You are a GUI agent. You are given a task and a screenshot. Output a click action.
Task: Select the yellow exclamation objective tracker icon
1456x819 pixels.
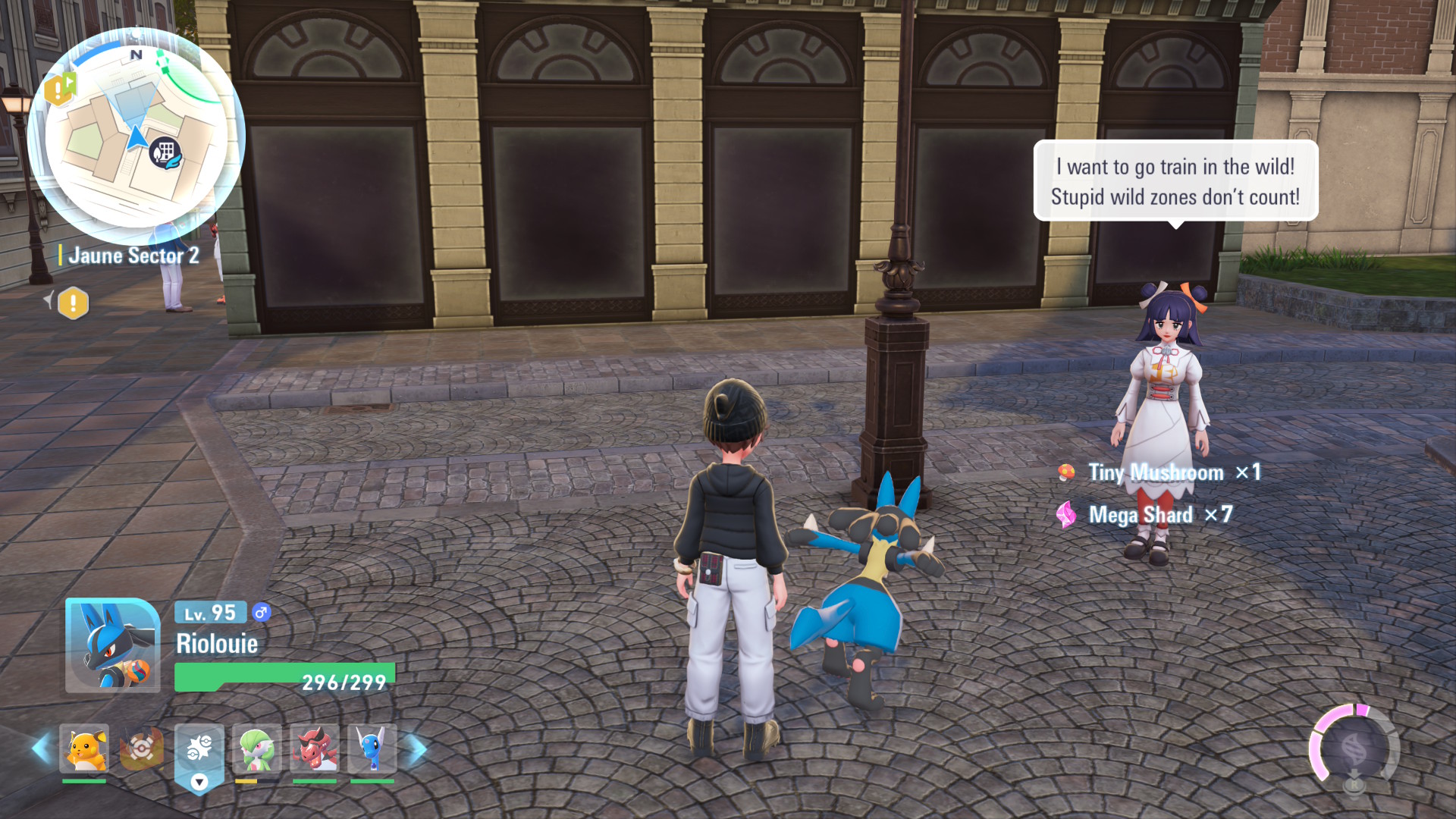click(x=73, y=303)
